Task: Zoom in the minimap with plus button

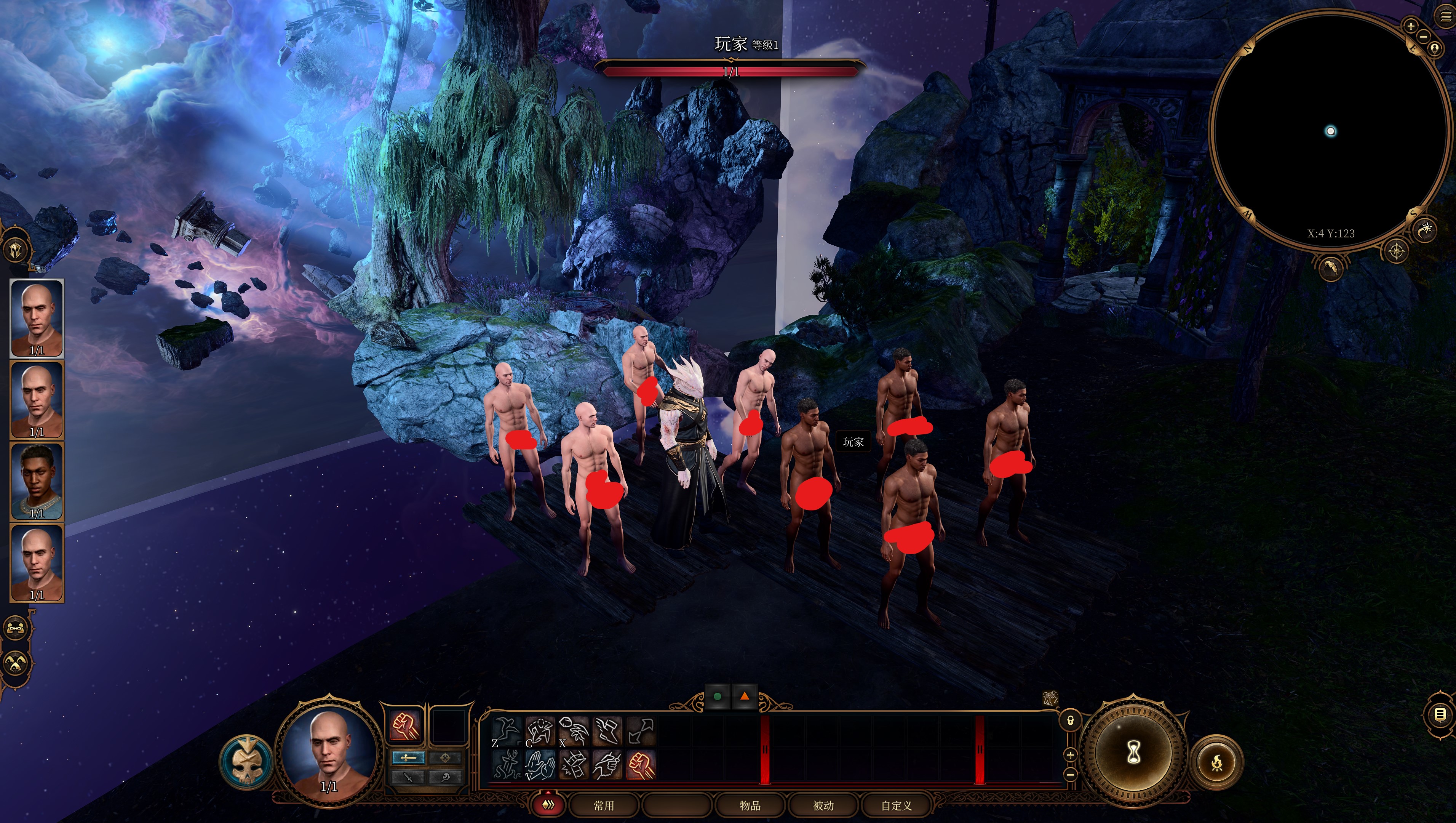Action: [x=1411, y=26]
